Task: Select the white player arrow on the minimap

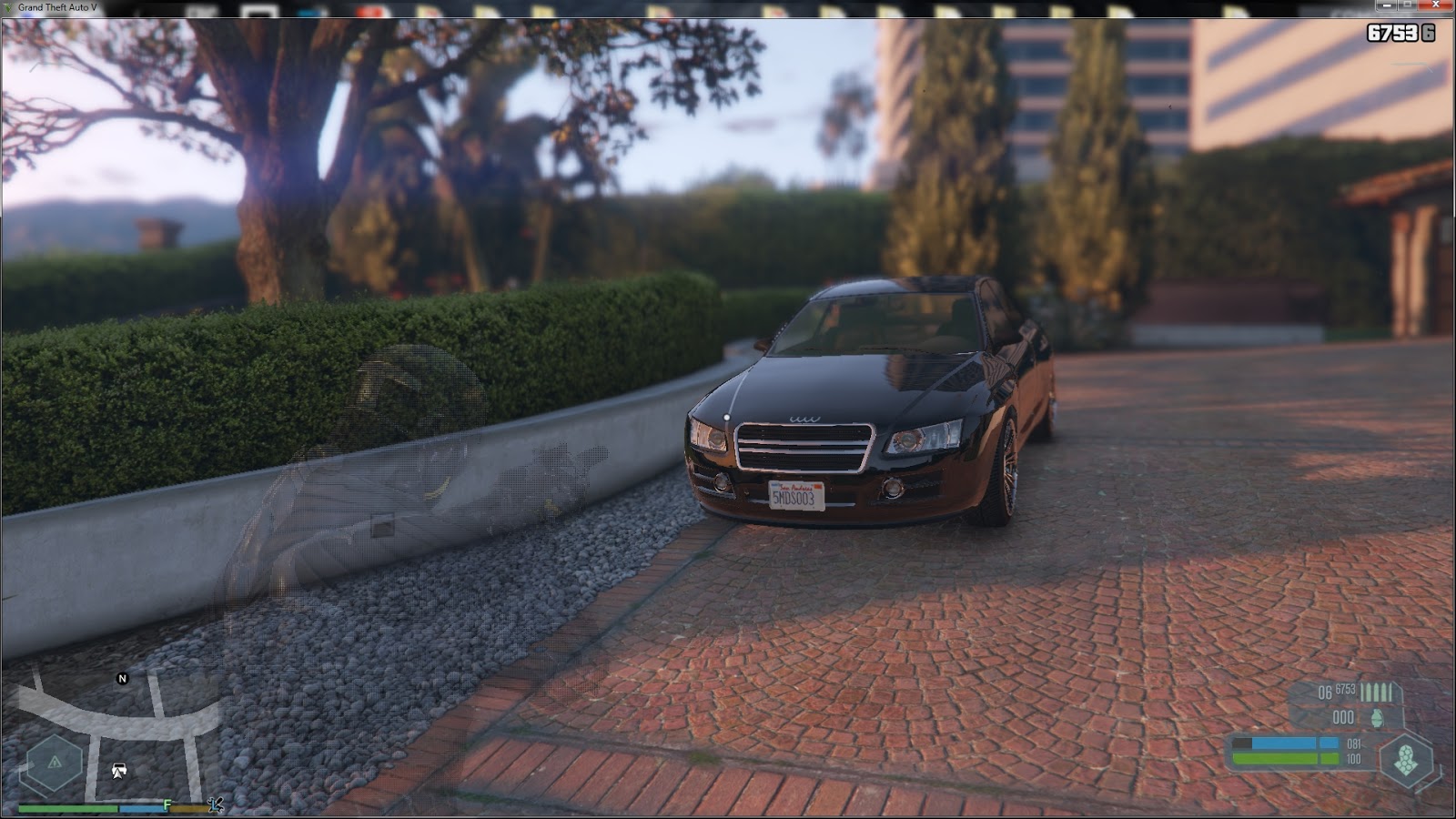Action: [x=119, y=774]
